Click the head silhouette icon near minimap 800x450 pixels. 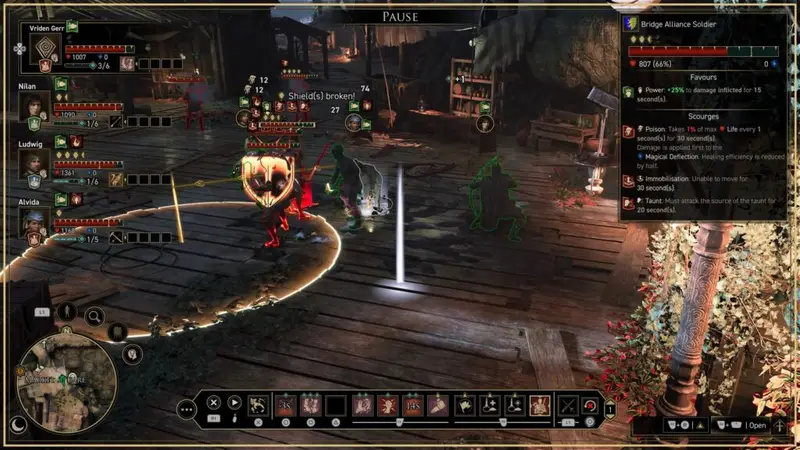pos(133,352)
